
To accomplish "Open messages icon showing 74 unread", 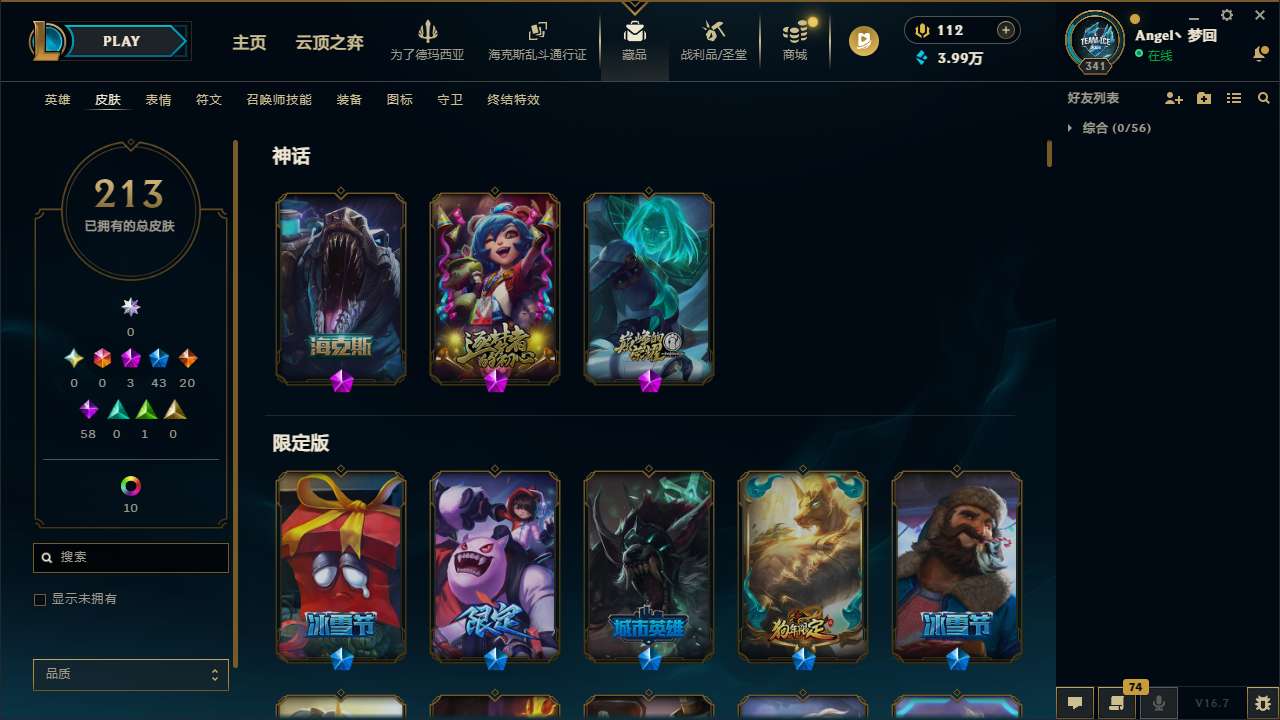I will pos(1115,703).
